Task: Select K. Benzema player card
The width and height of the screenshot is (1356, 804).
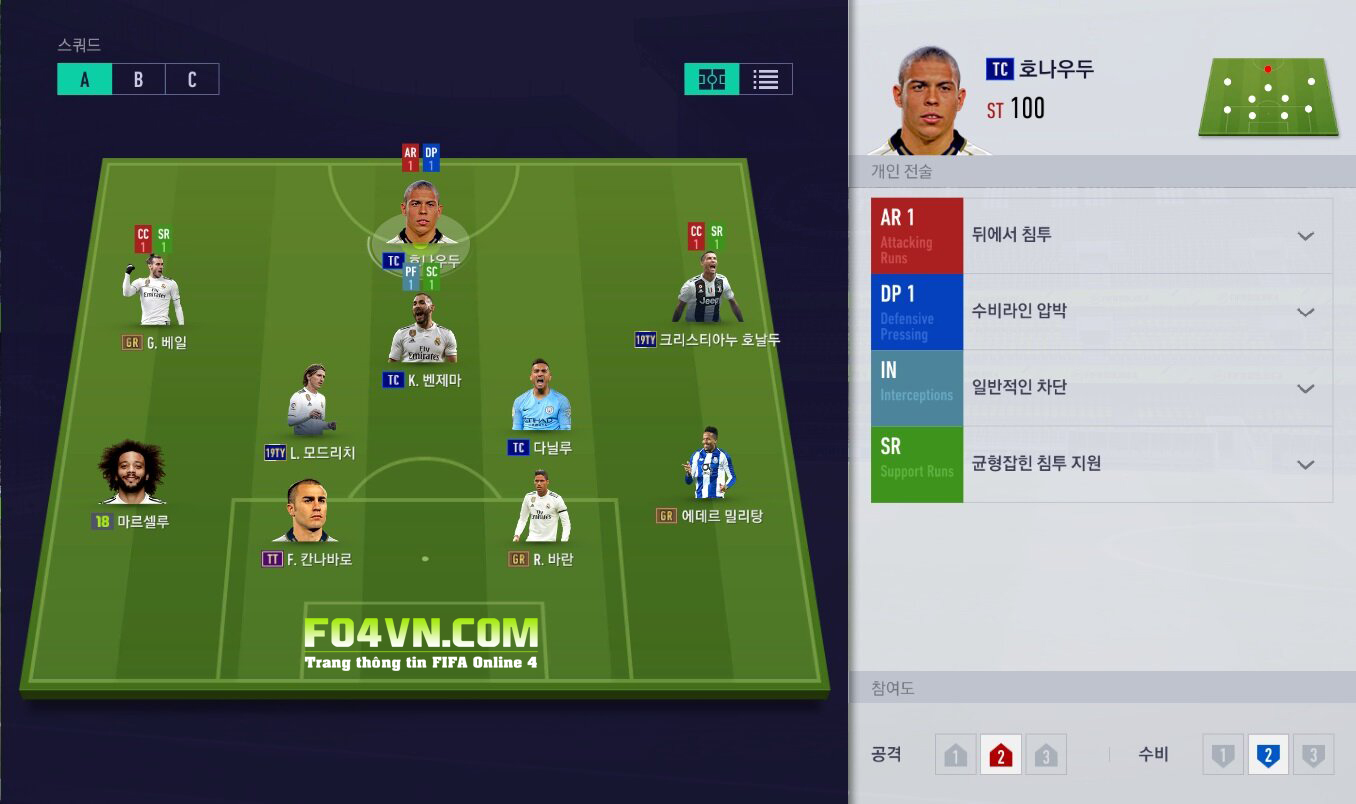Action: 423,332
